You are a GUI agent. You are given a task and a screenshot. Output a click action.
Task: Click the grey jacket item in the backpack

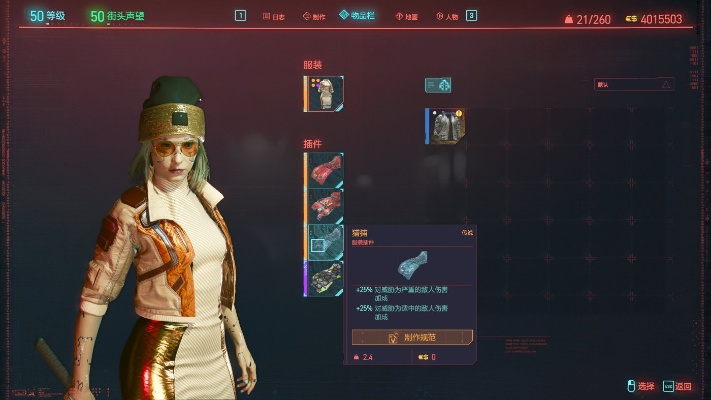tap(446, 127)
